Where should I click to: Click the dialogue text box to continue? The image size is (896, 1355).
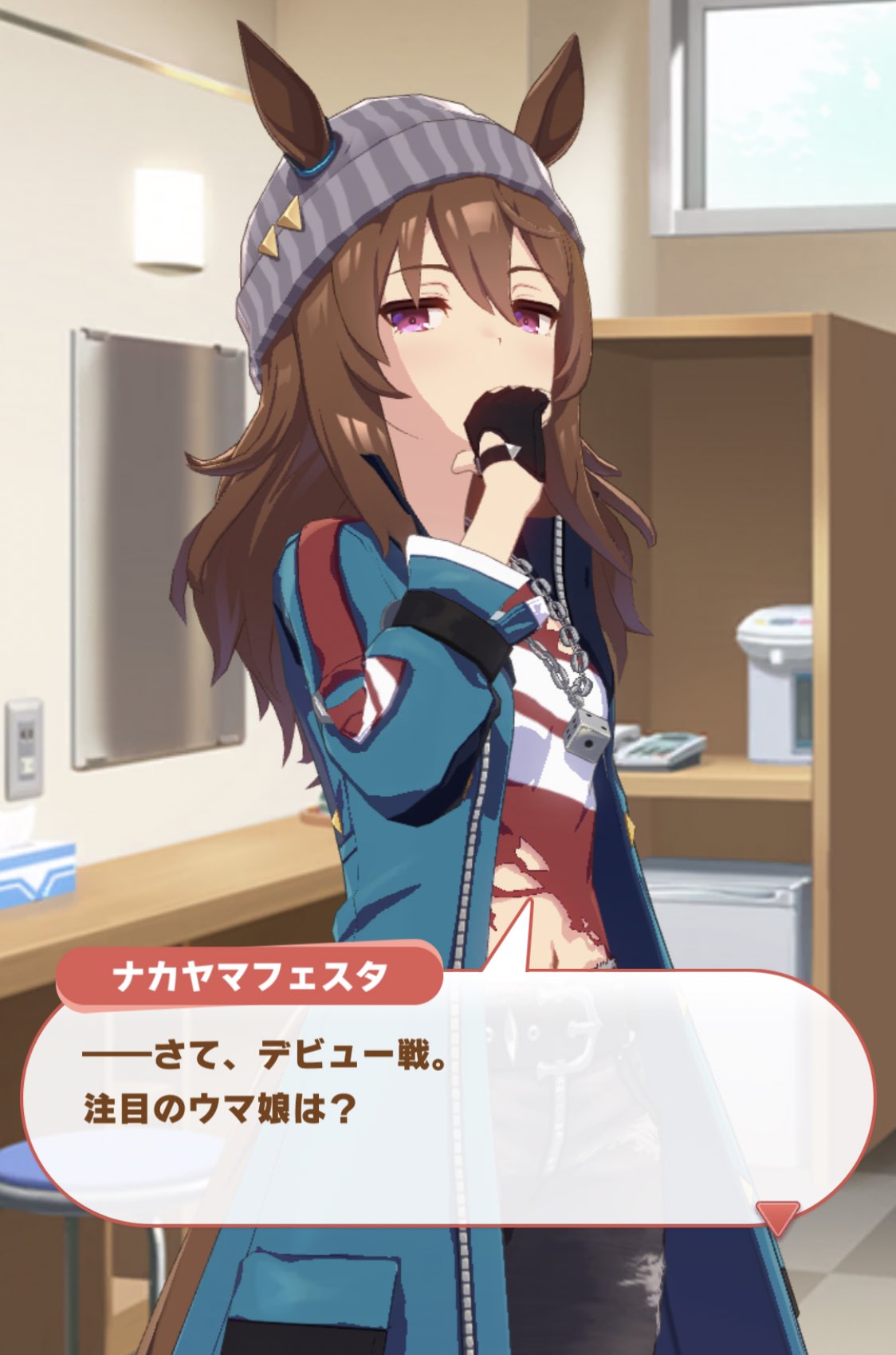(446, 1117)
